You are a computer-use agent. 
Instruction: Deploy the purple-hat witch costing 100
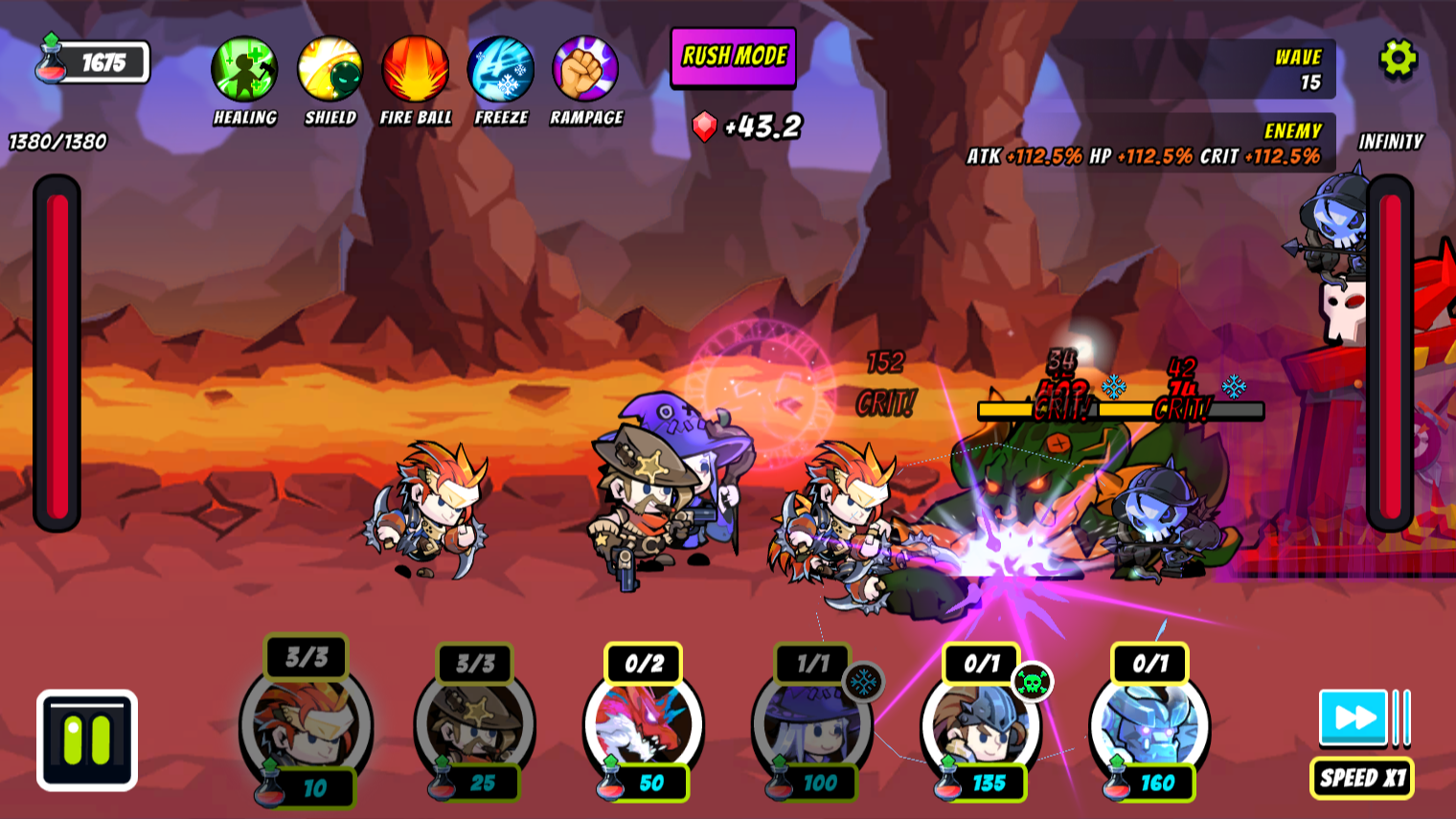pyautogui.click(x=812, y=725)
